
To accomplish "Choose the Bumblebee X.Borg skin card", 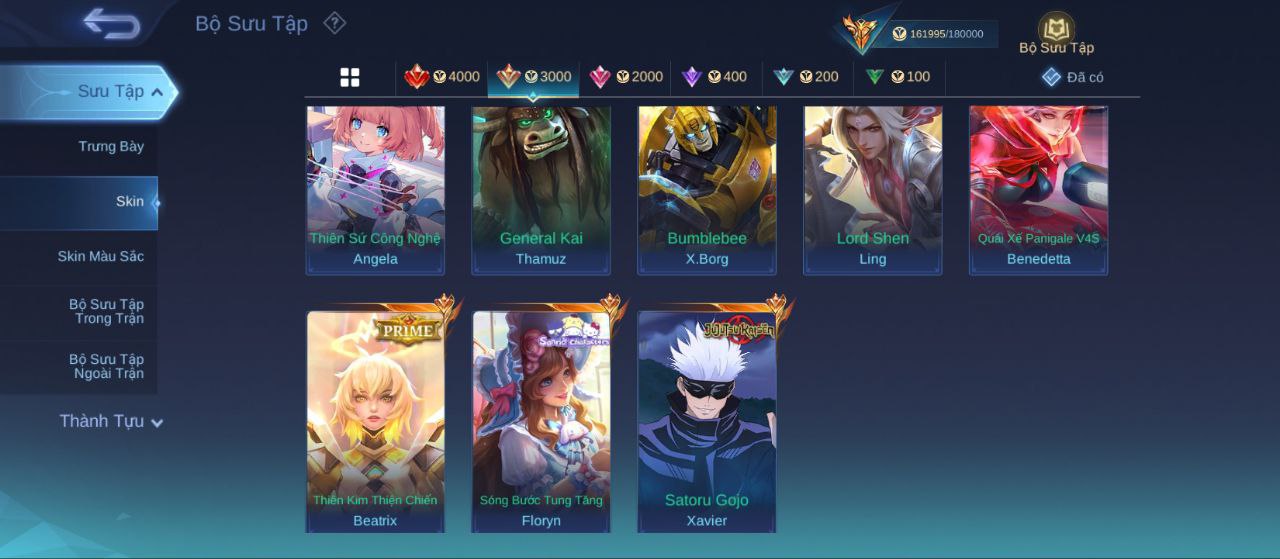I will (x=707, y=188).
